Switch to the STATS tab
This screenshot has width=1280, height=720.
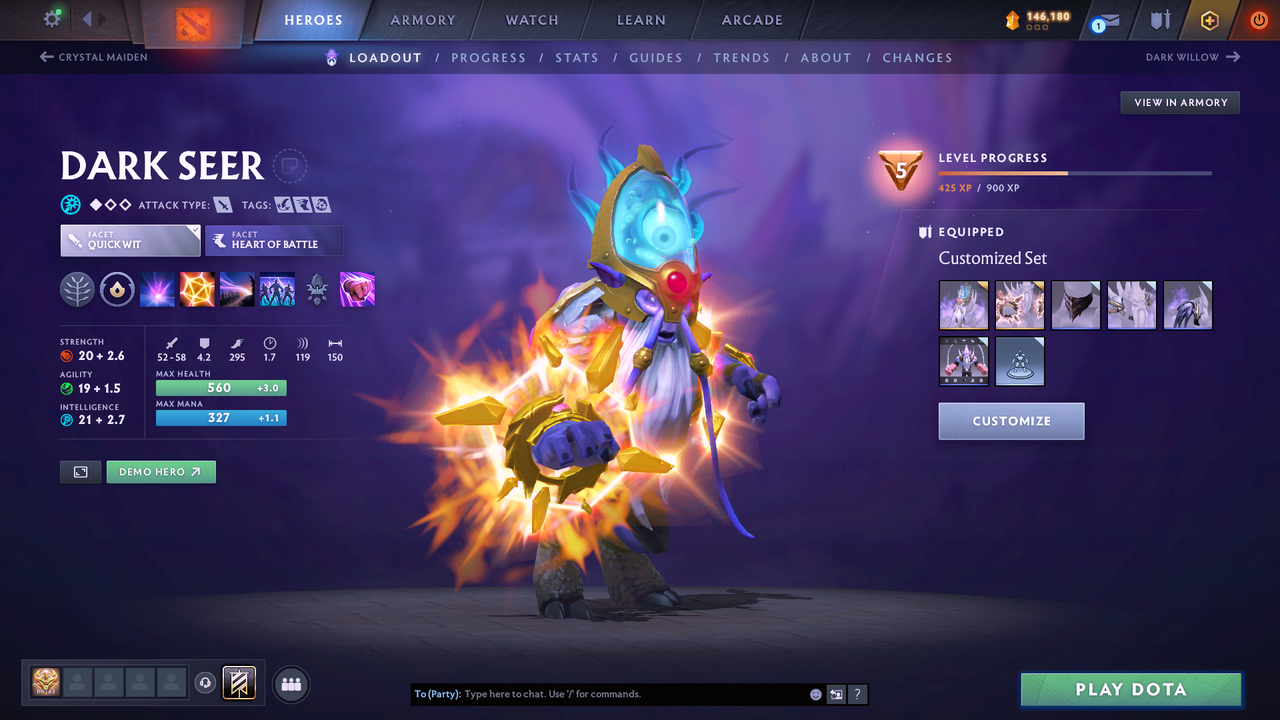click(577, 57)
